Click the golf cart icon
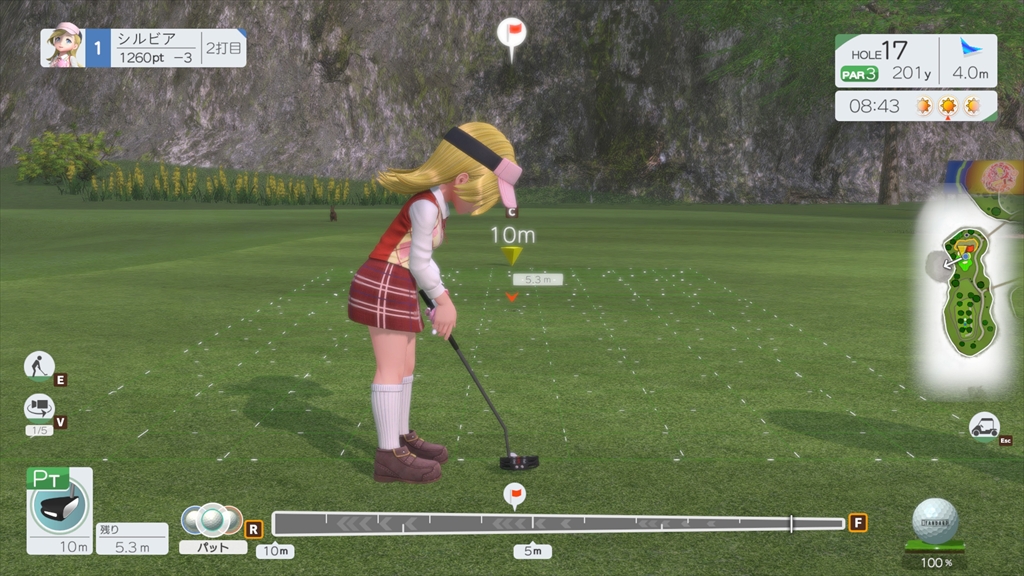 pyautogui.click(x=984, y=425)
